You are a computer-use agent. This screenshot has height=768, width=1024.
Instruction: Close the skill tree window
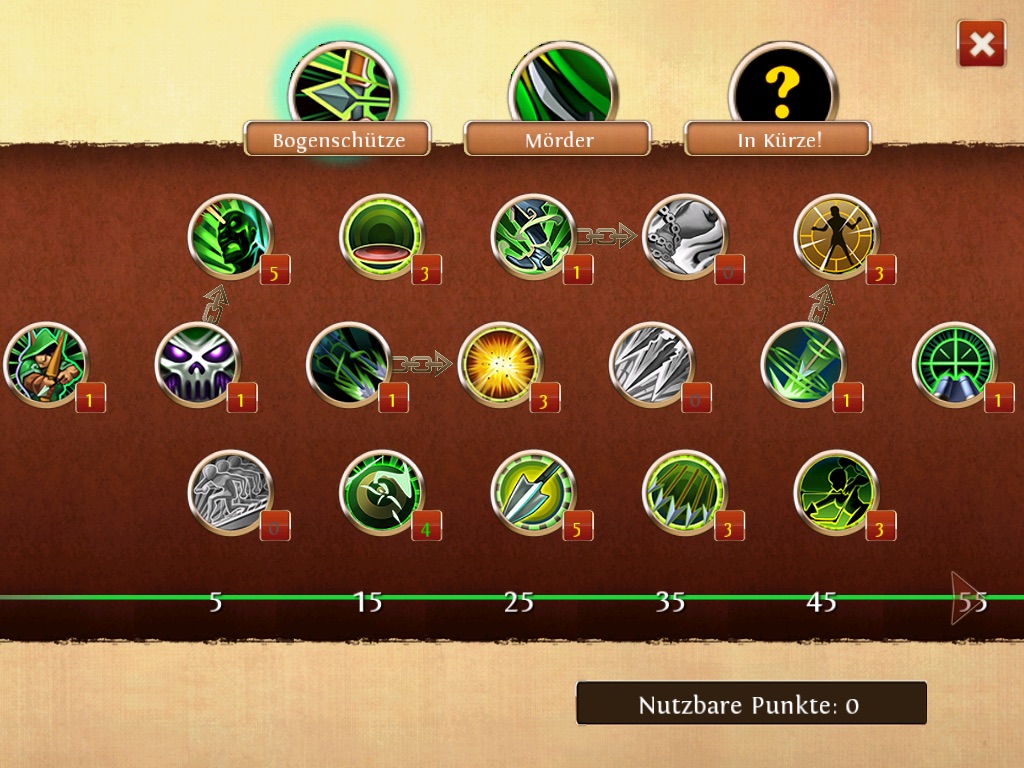(x=981, y=44)
